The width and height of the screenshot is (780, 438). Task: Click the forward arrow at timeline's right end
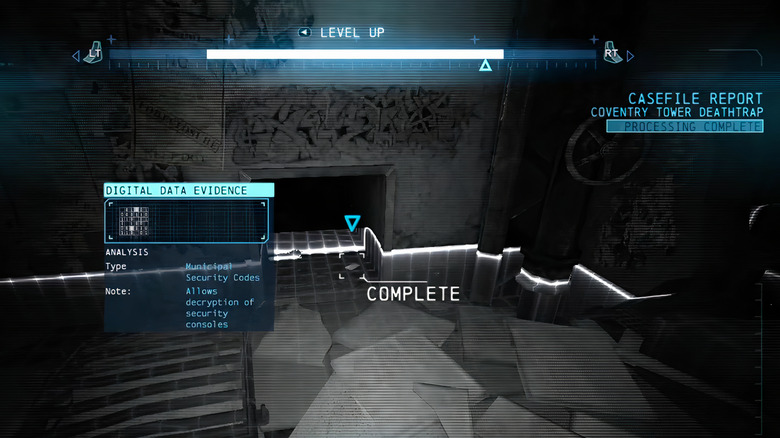[x=630, y=57]
